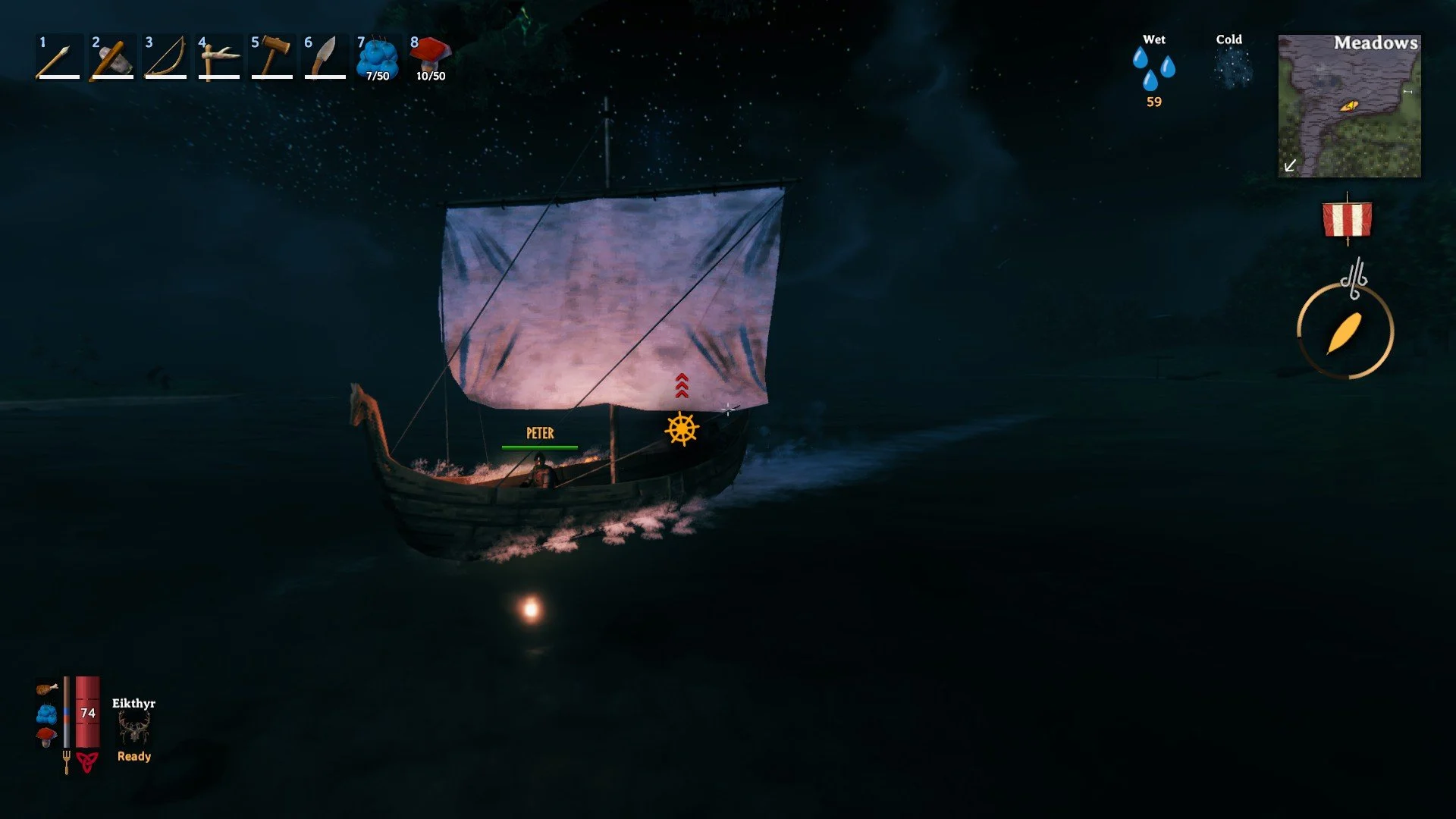The width and height of the screenshot is (1456, 819).
Task: Click the Wet status effect icon
Action: coord(1153,68)
